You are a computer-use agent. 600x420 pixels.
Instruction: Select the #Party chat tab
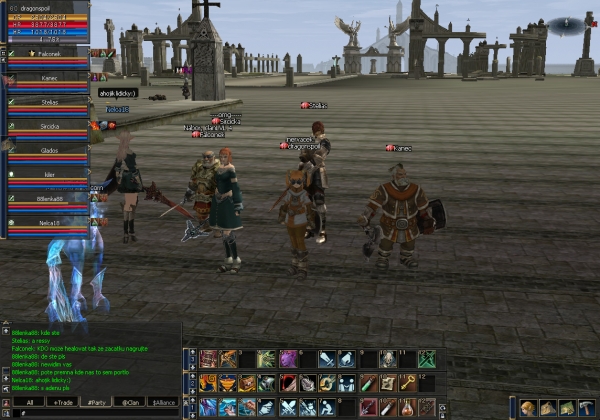point(98,402)
